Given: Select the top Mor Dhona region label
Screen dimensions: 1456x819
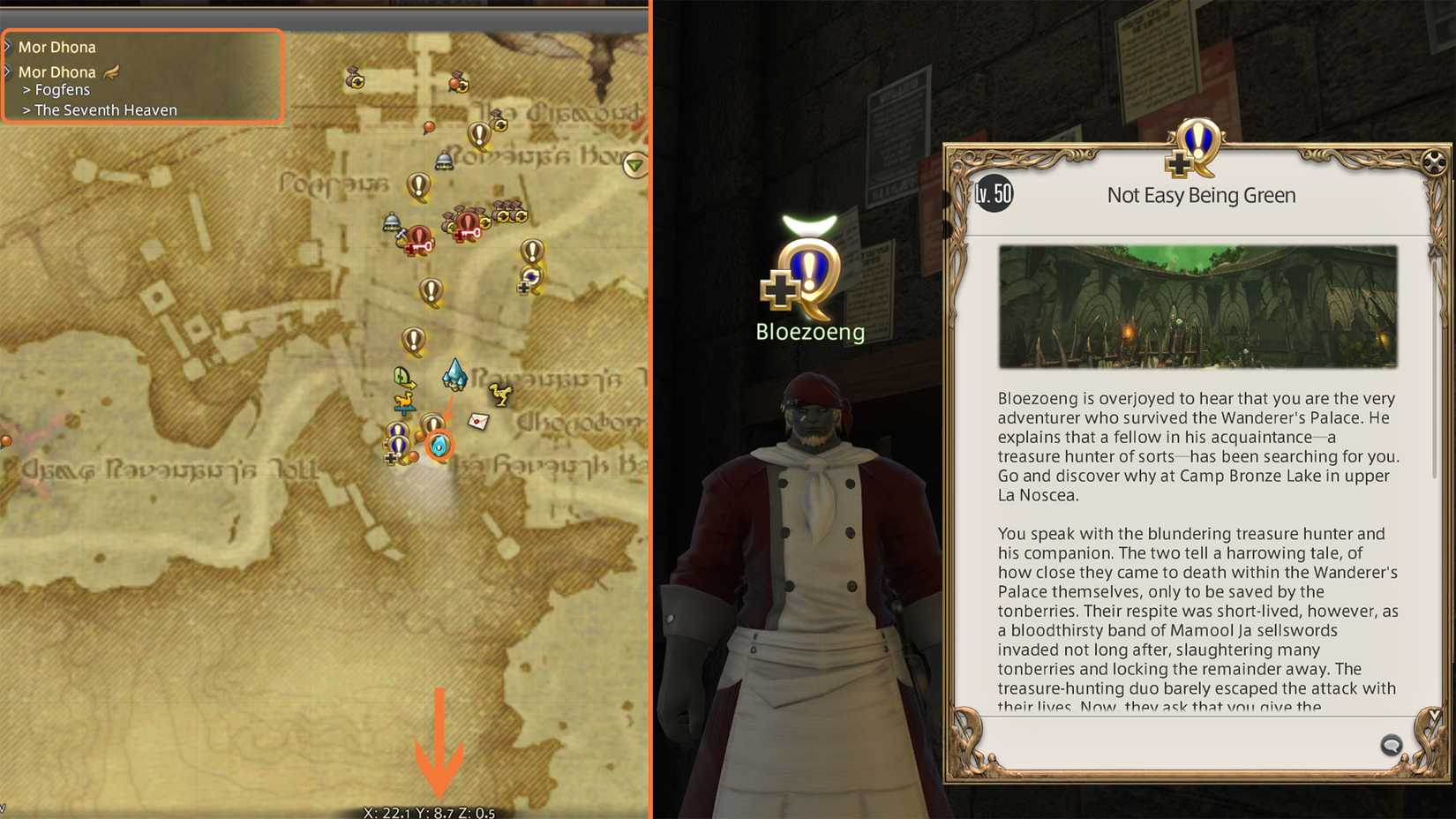Looking at the screenshot, I should pyautogui.click(x=56, y=46).
